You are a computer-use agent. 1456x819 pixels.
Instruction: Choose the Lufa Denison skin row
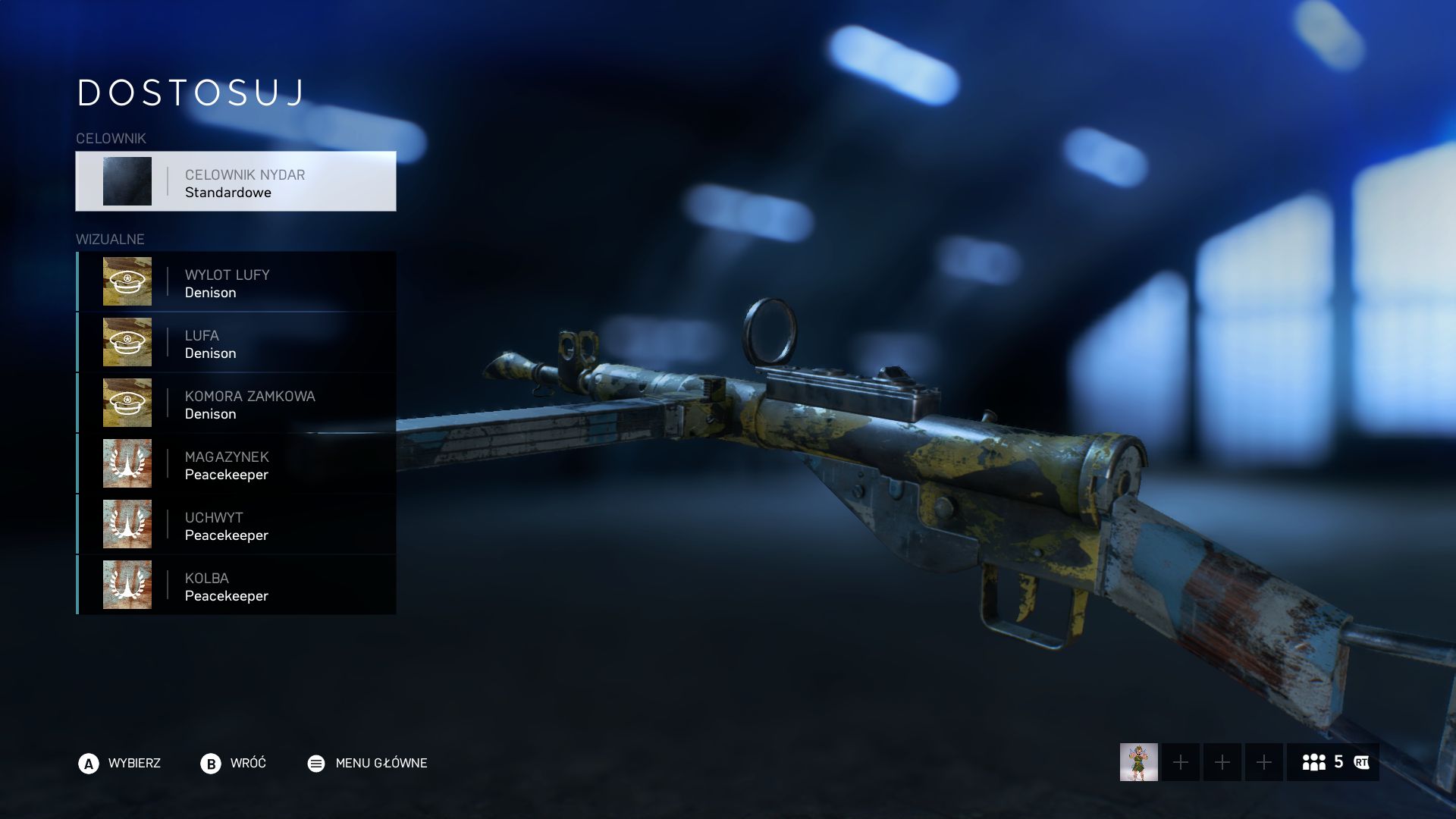236,343
